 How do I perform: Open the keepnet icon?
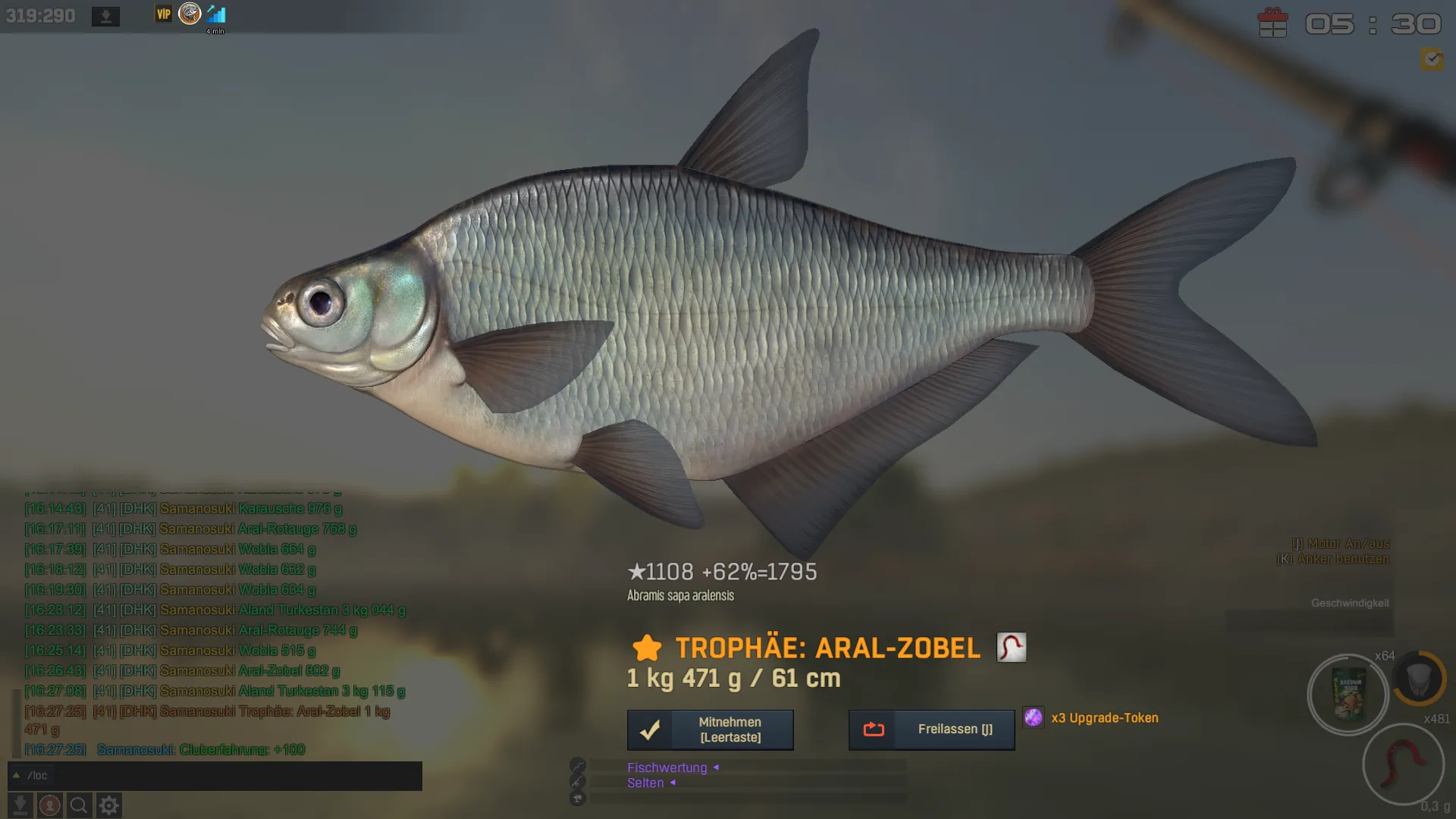(1419, 677)
